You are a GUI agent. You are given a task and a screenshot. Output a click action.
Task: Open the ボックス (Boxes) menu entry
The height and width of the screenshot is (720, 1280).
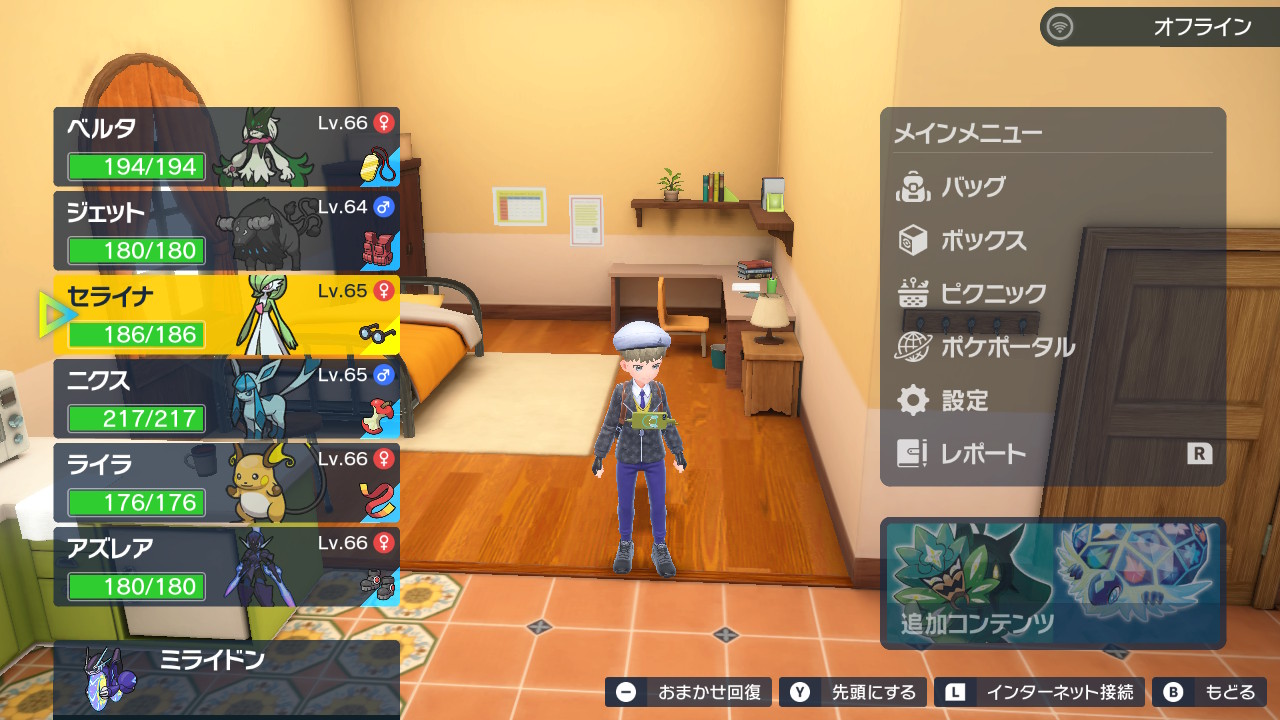[x=982, y=241]
